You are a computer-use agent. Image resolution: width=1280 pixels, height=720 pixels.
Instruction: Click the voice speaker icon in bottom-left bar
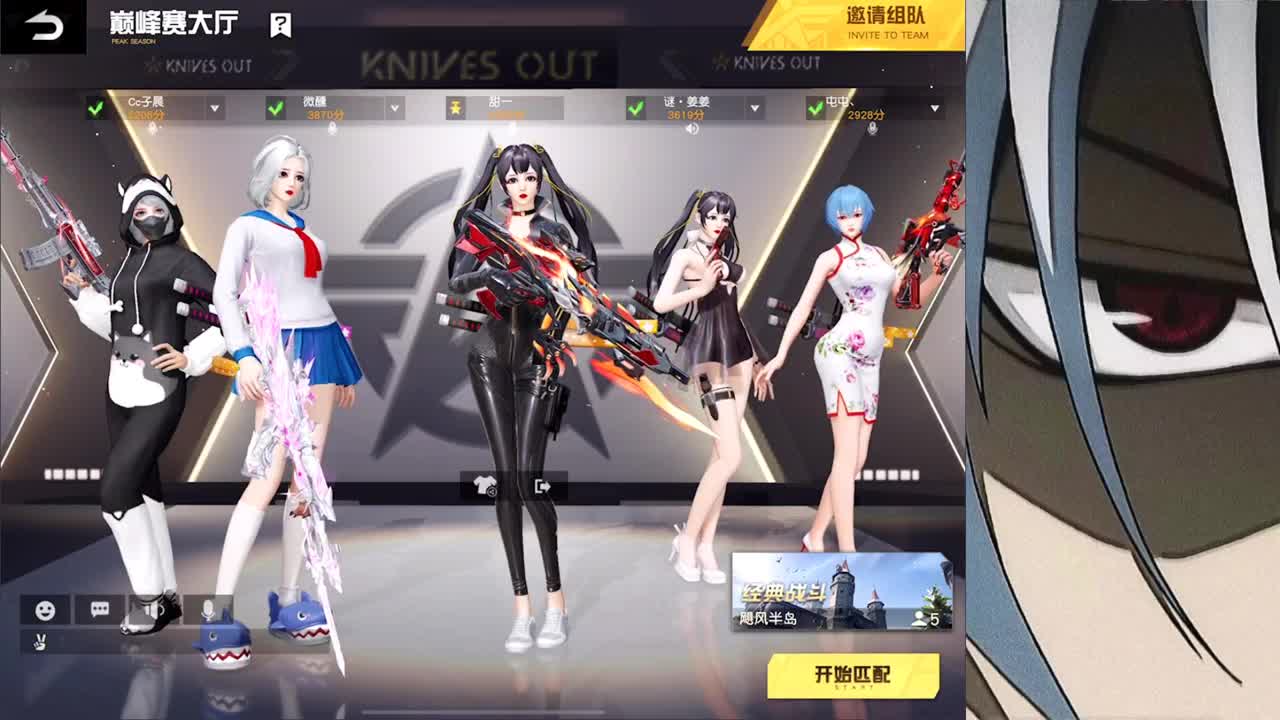(152, 612)
